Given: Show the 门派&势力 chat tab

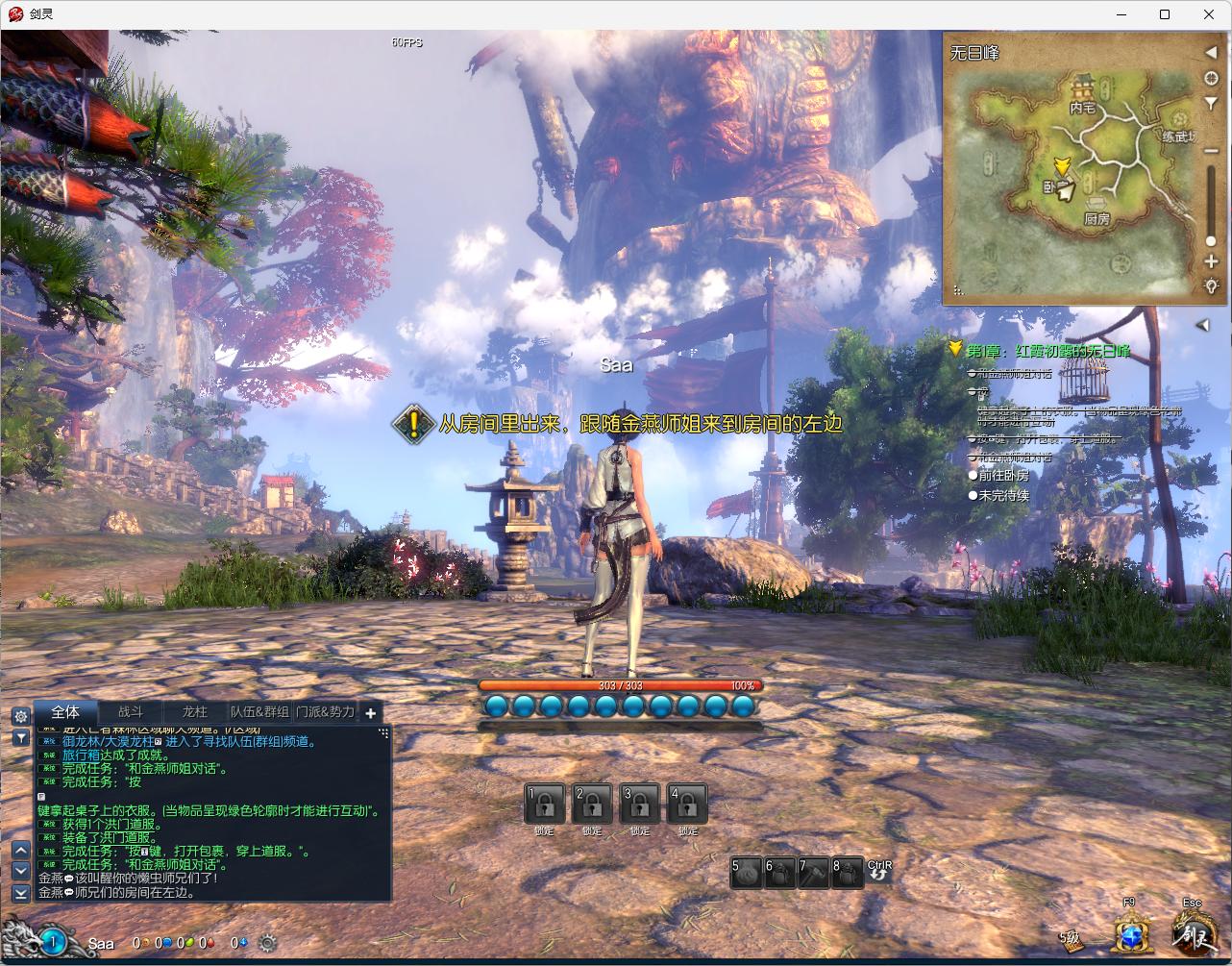Looking at the screenshot, I should pyautogui.click(x=325, y=712).
